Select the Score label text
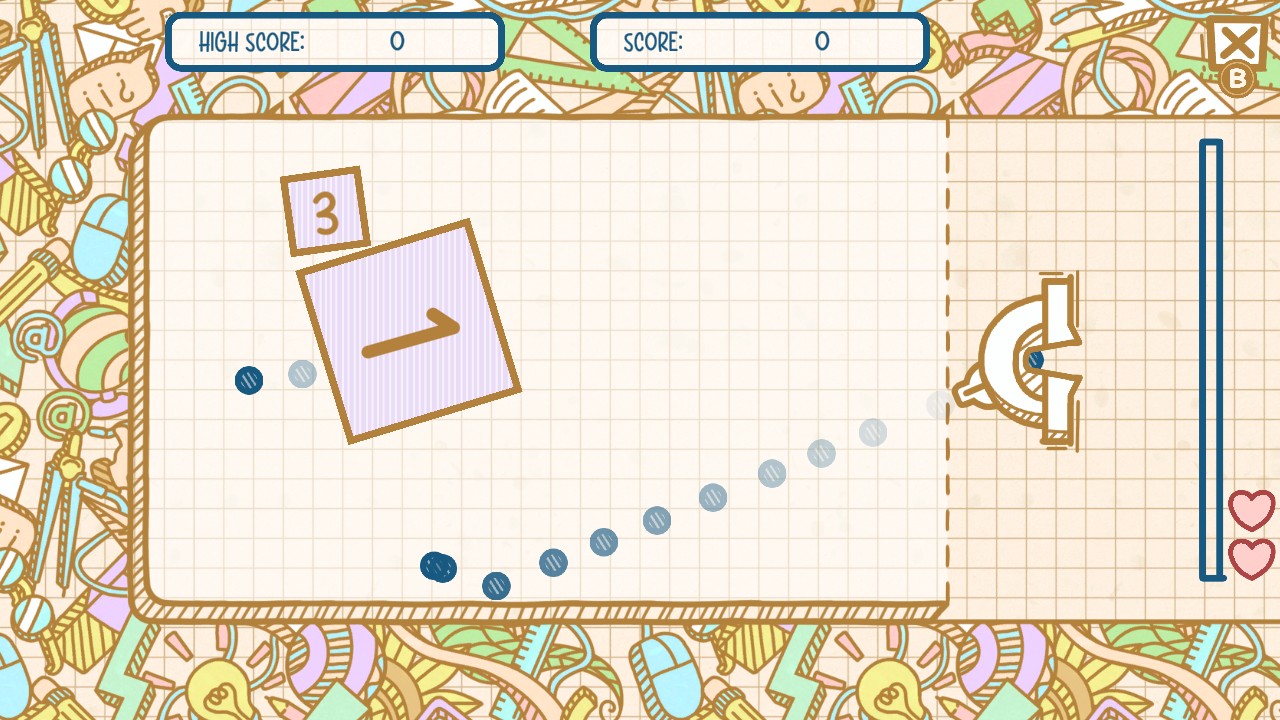Viewport: 1280px width, 720px height. click(651, 42)
